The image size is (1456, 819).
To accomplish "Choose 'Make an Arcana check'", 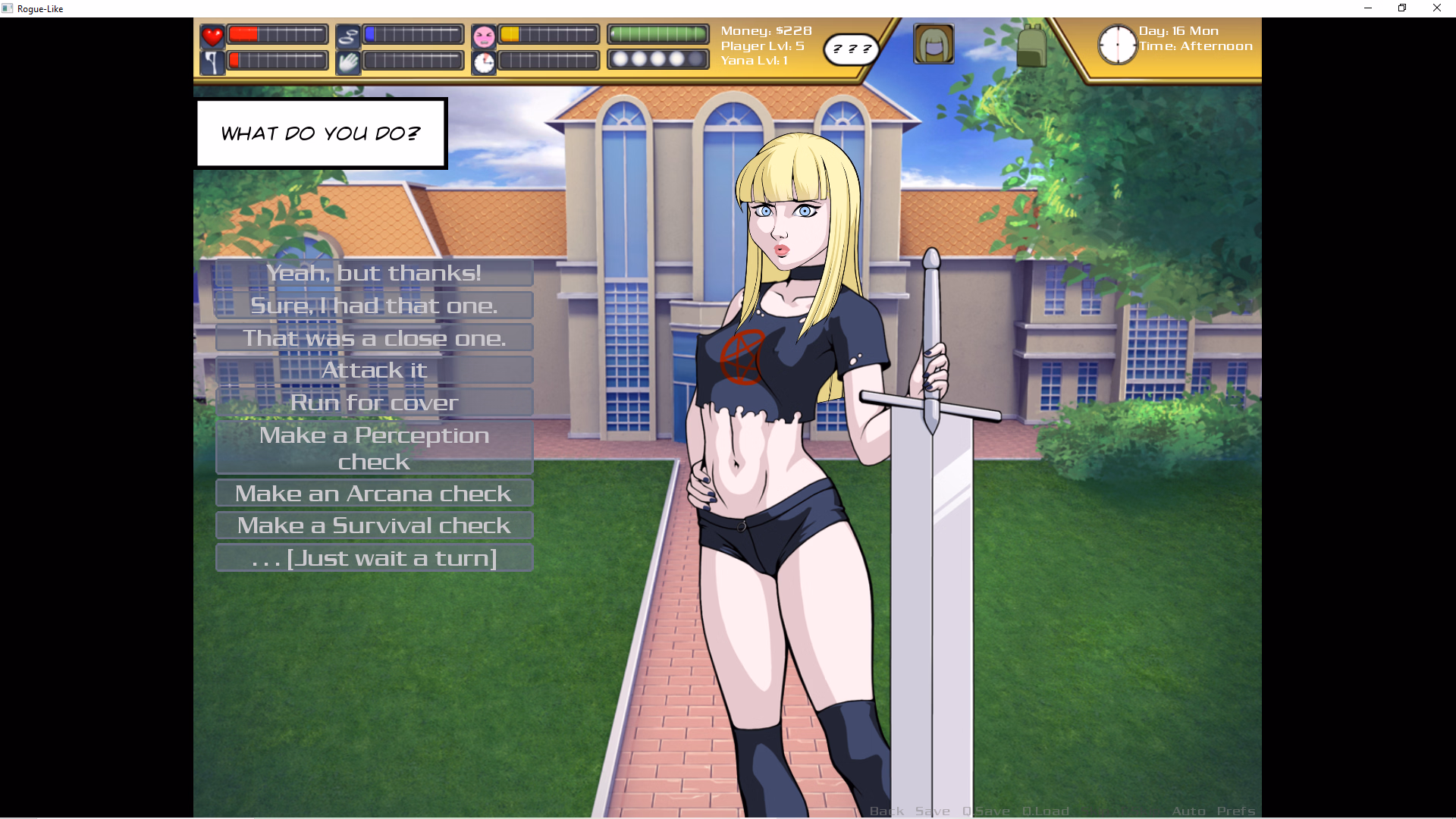I will (x=374, y=494).
